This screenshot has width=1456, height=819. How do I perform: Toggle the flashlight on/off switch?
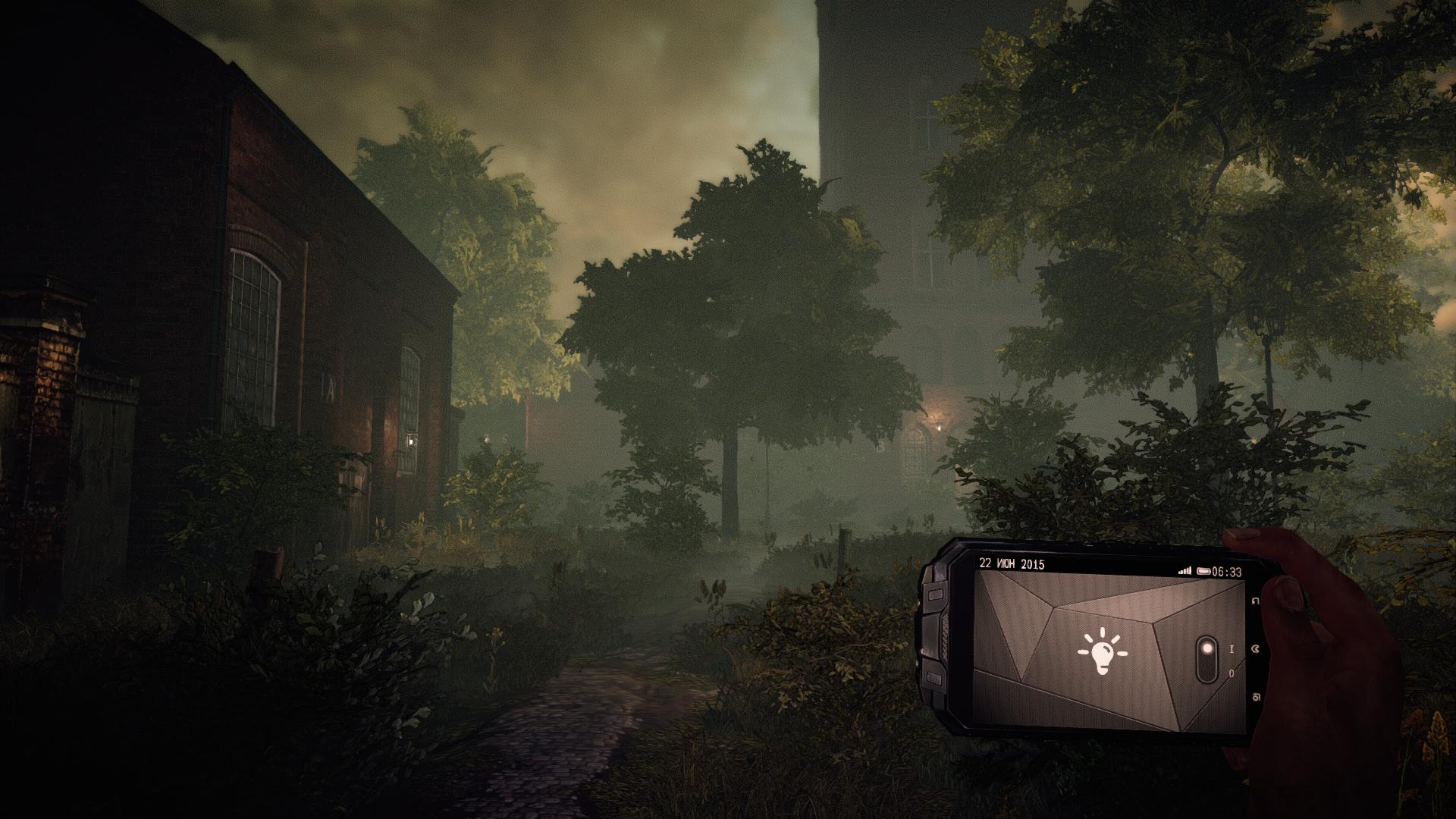[x=1206, y=660]
